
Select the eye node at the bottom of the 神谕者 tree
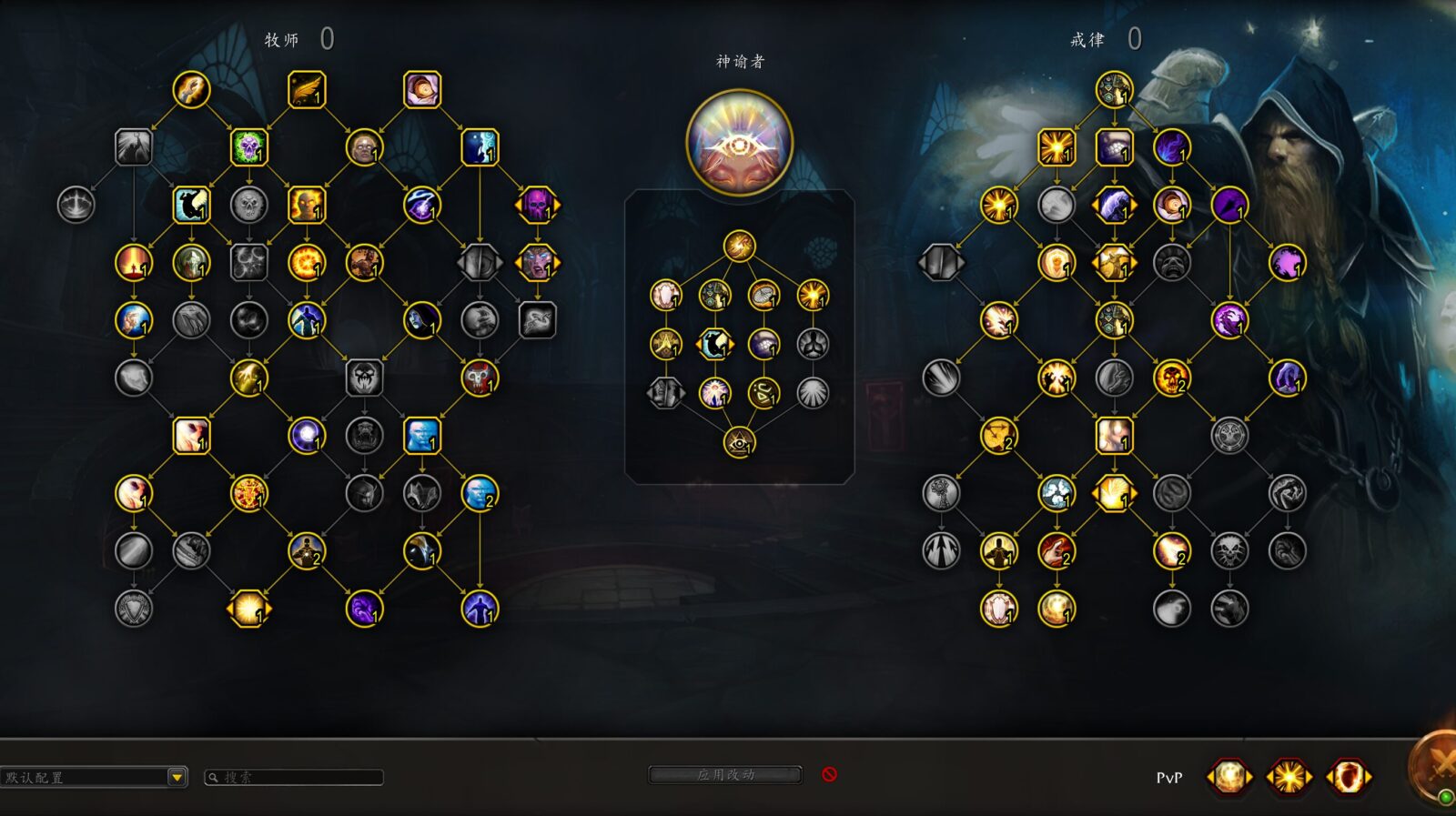pyautogui.click(x=739, y=443)
